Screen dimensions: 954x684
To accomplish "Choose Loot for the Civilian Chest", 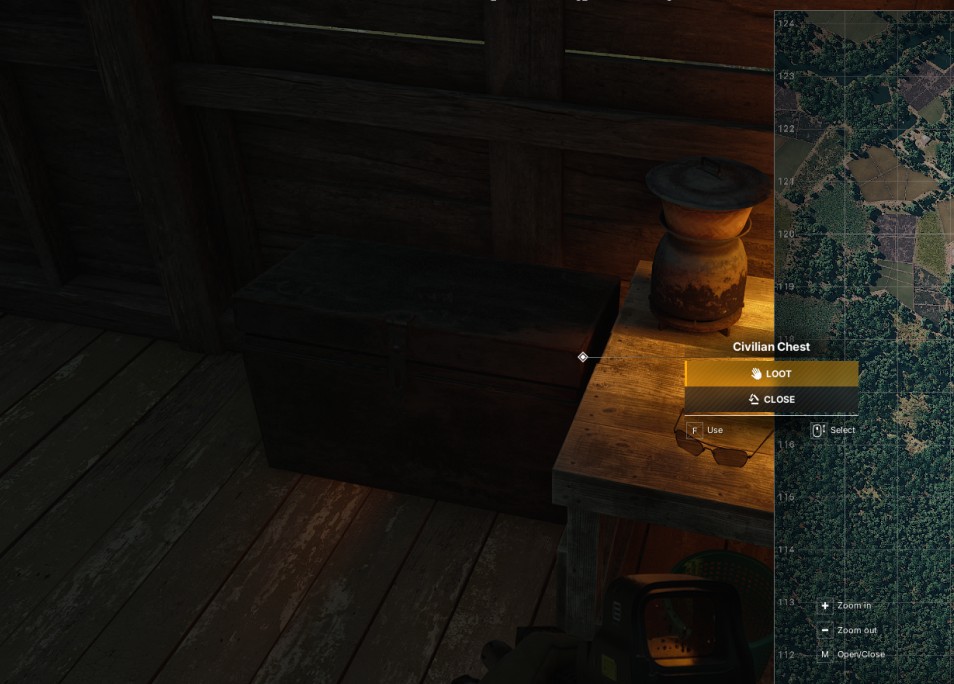I will [x=771, y=374].
